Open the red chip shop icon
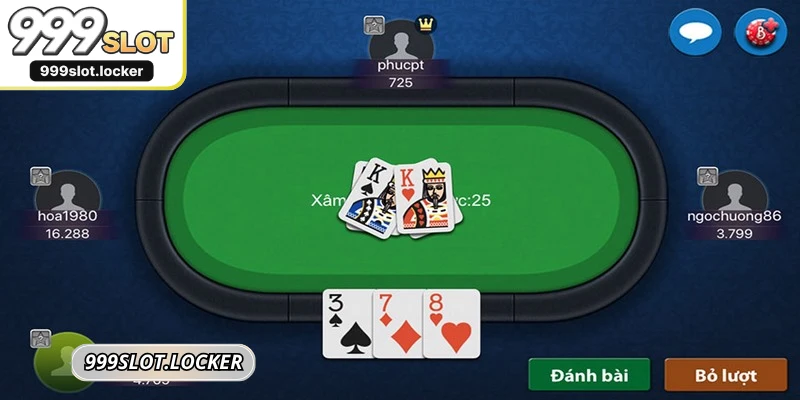The height and width of the screenshot is (400, 800). (761, 31)
